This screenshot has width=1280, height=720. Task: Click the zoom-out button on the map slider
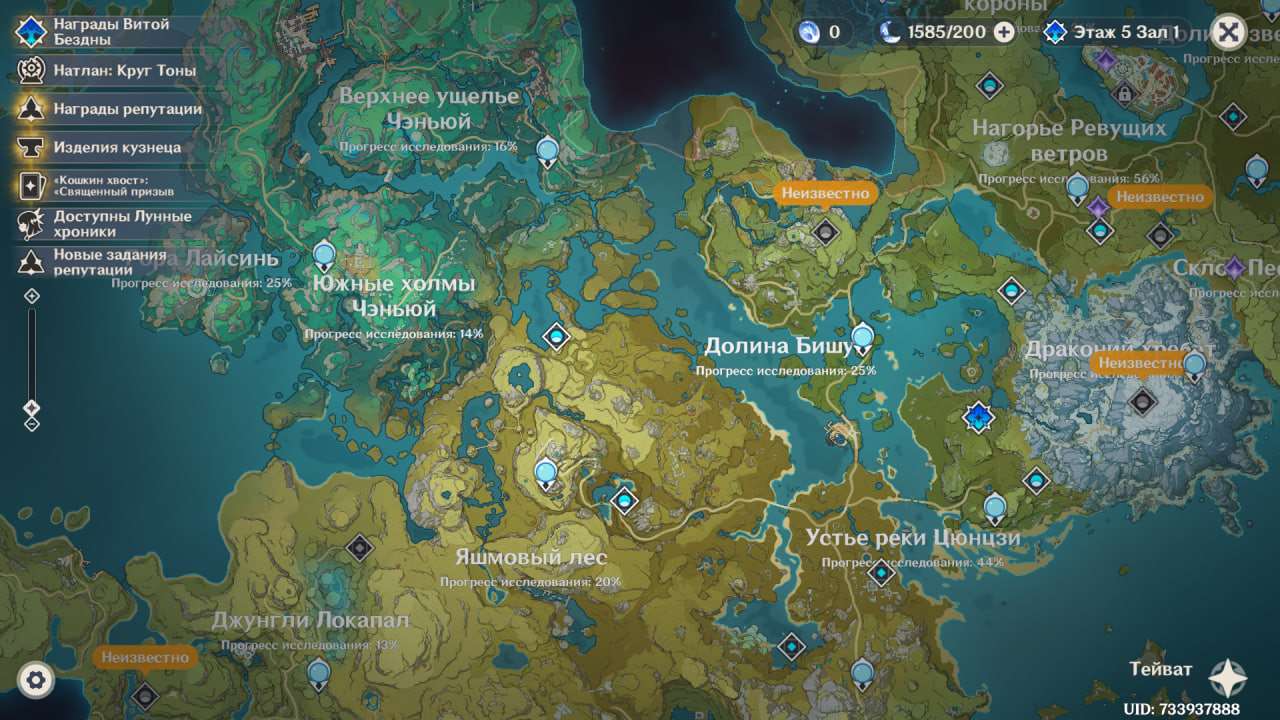(32, 424)
